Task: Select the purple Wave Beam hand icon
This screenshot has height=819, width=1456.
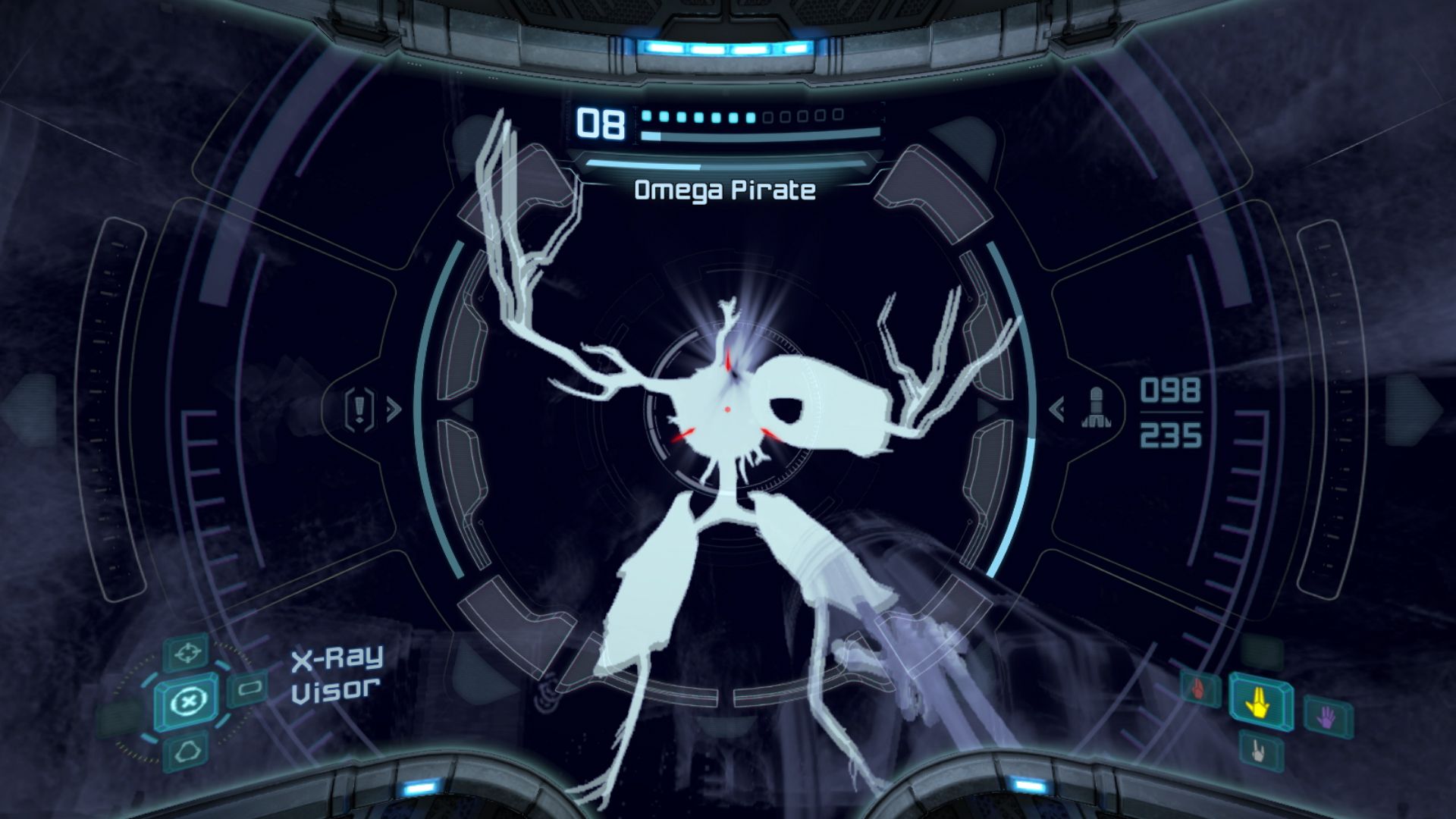Action: click(x=1326, y=718)
